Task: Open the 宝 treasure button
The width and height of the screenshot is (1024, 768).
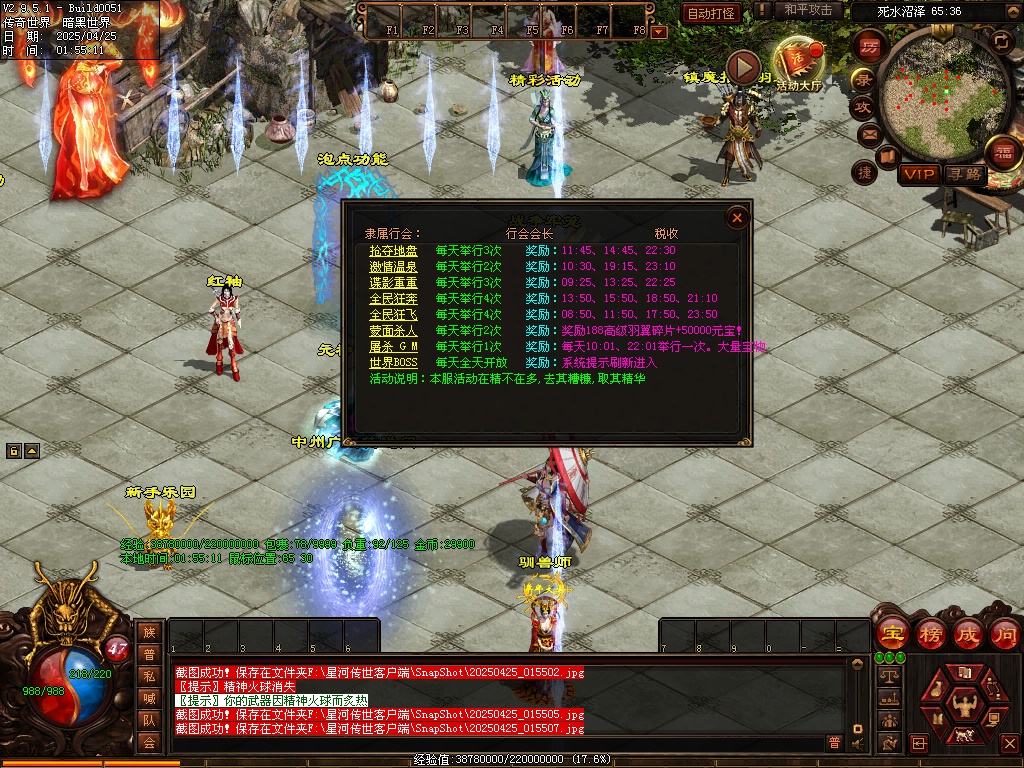Action: pyautogui.click(x=892, y=634)
